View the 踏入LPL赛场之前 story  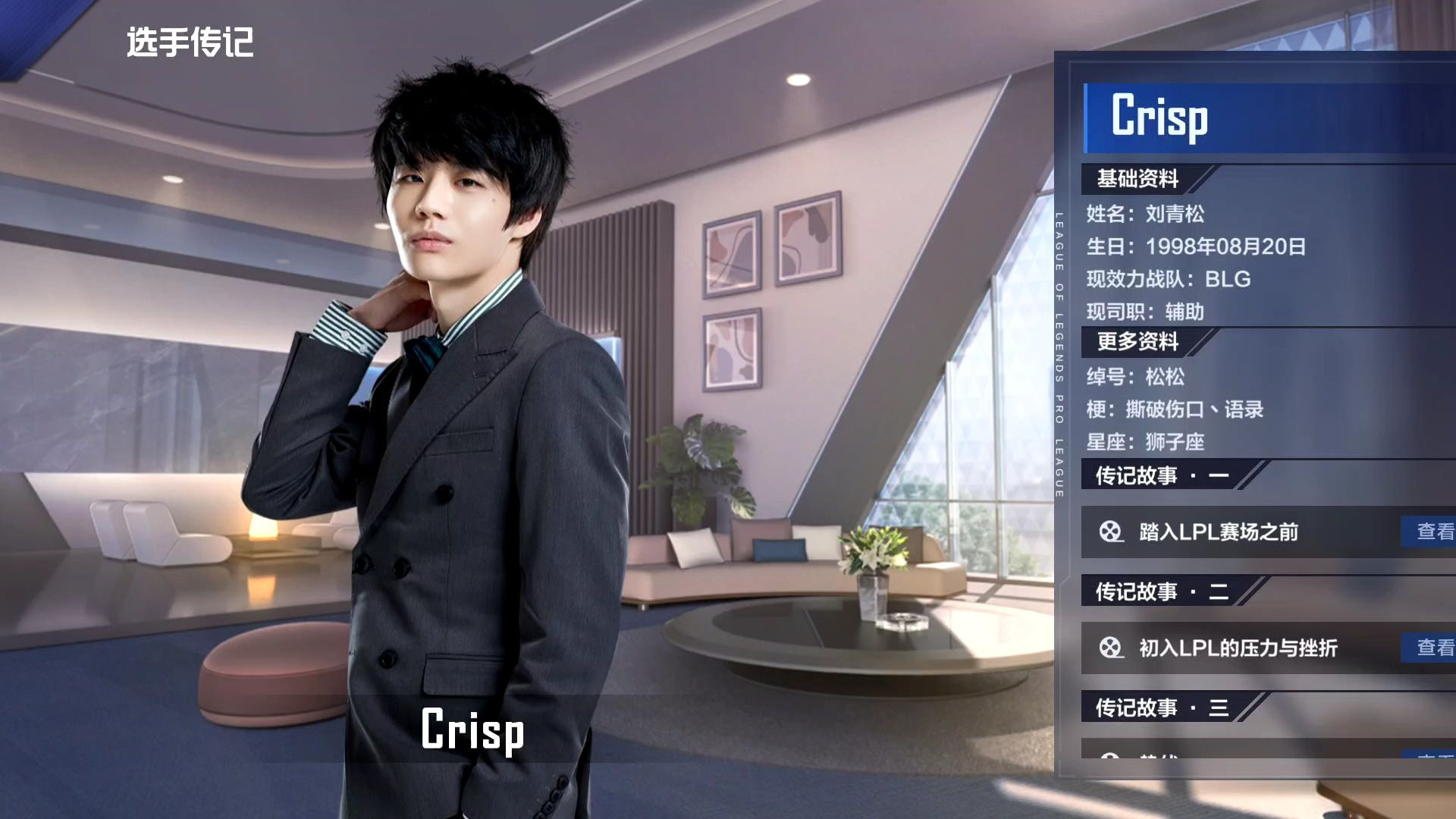click(1433, 532)
